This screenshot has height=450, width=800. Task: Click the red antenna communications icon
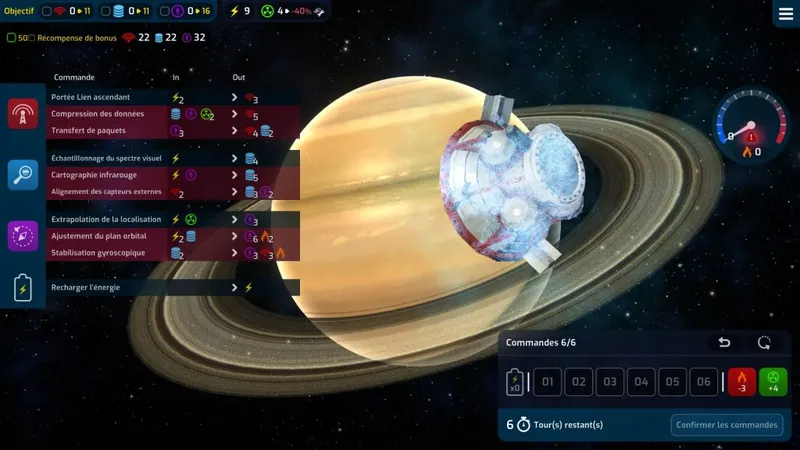tap(23, 115)
